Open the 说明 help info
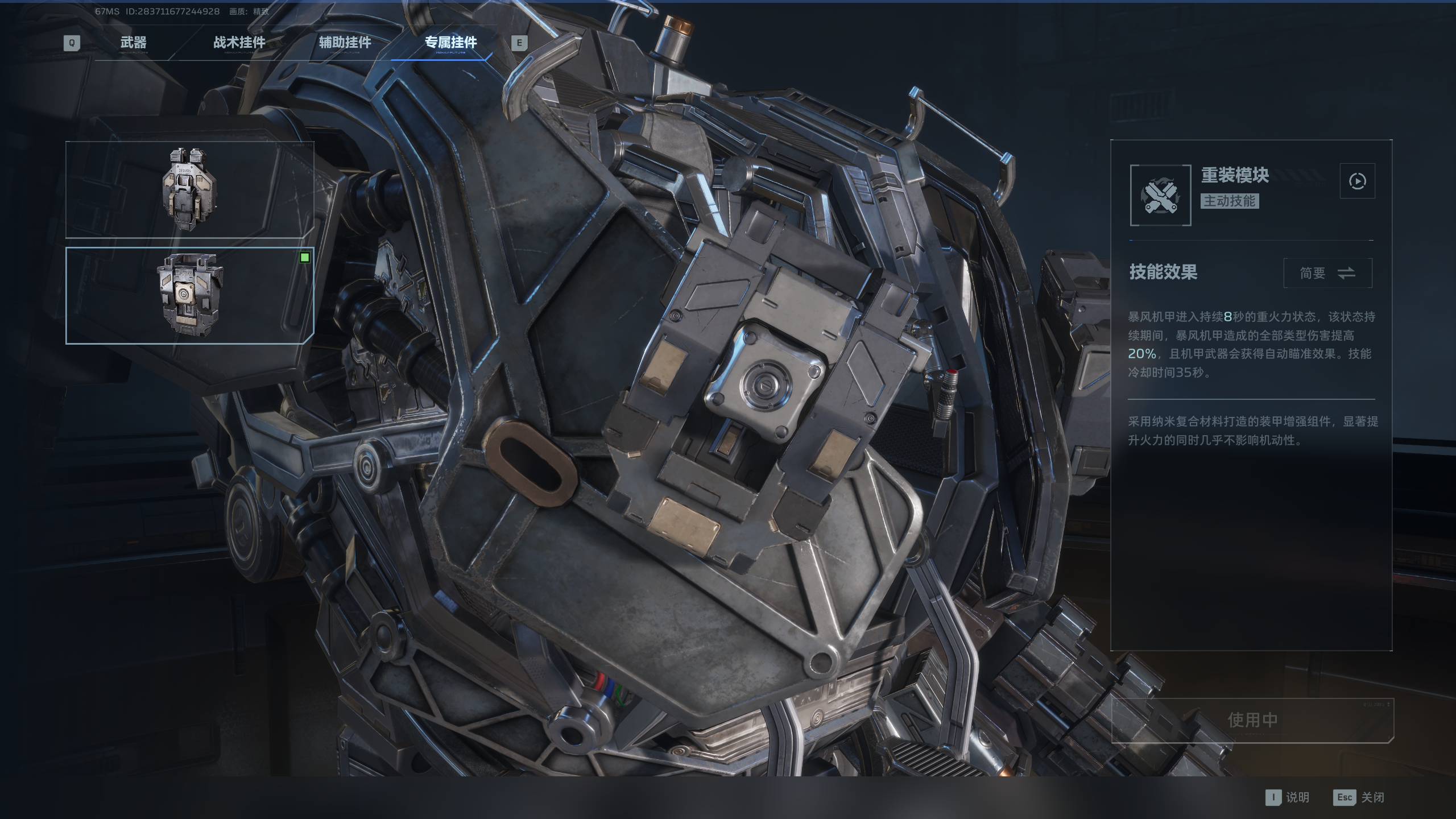Screen dimensions: 1456x819 pos(1288,797)
